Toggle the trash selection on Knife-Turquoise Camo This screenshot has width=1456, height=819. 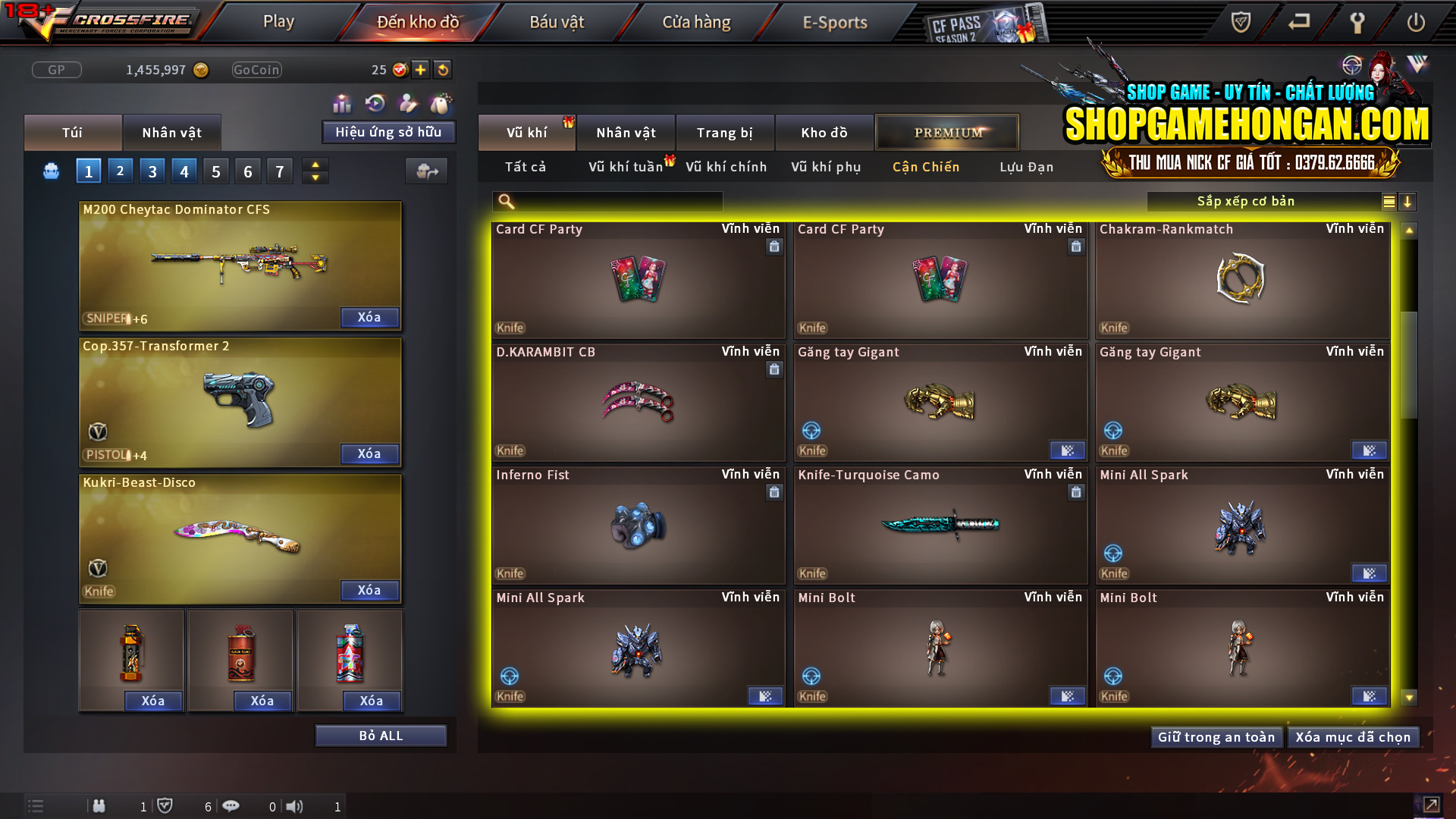coord(1076,492)
